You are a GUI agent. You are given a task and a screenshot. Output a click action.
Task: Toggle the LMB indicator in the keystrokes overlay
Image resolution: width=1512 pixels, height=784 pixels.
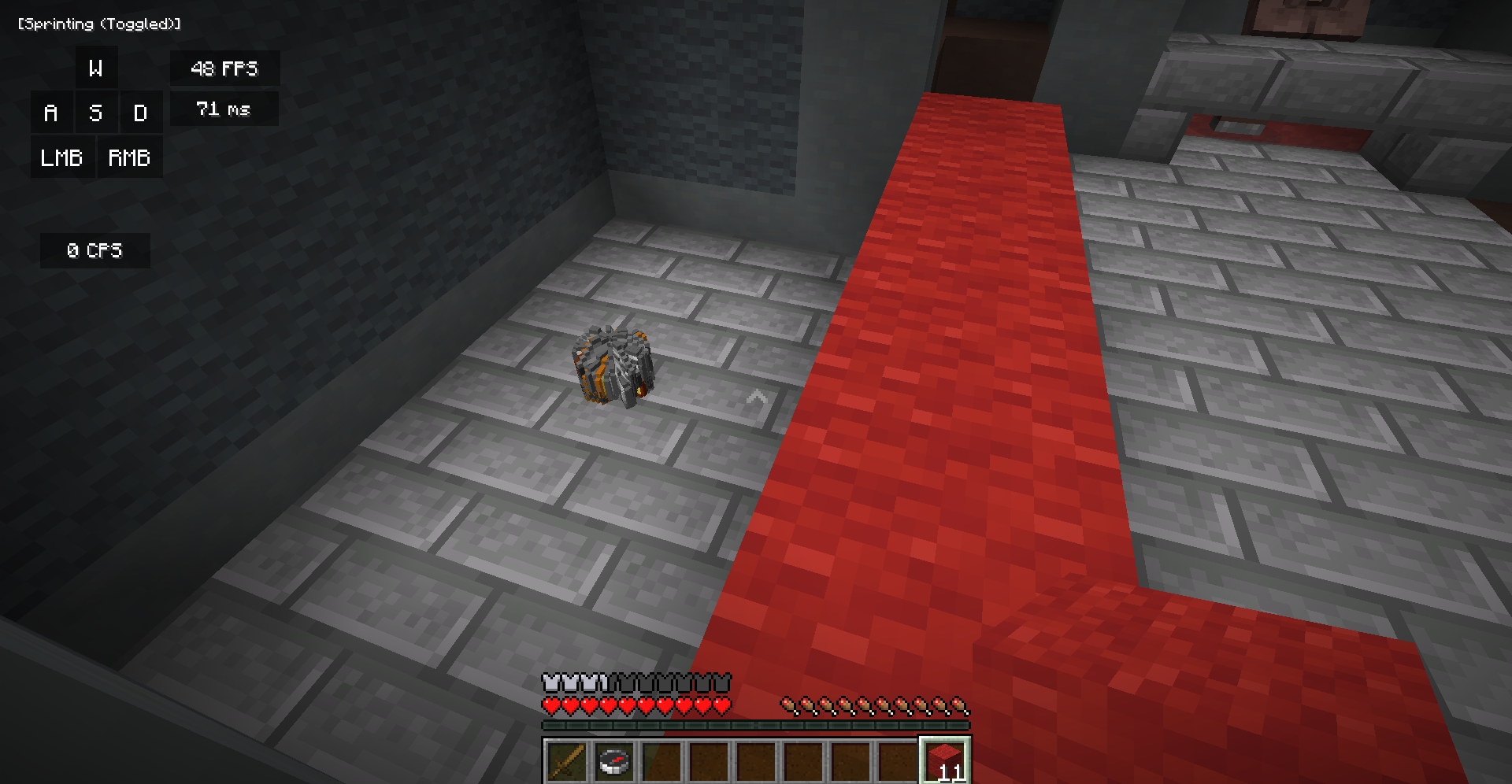(62, 157)
